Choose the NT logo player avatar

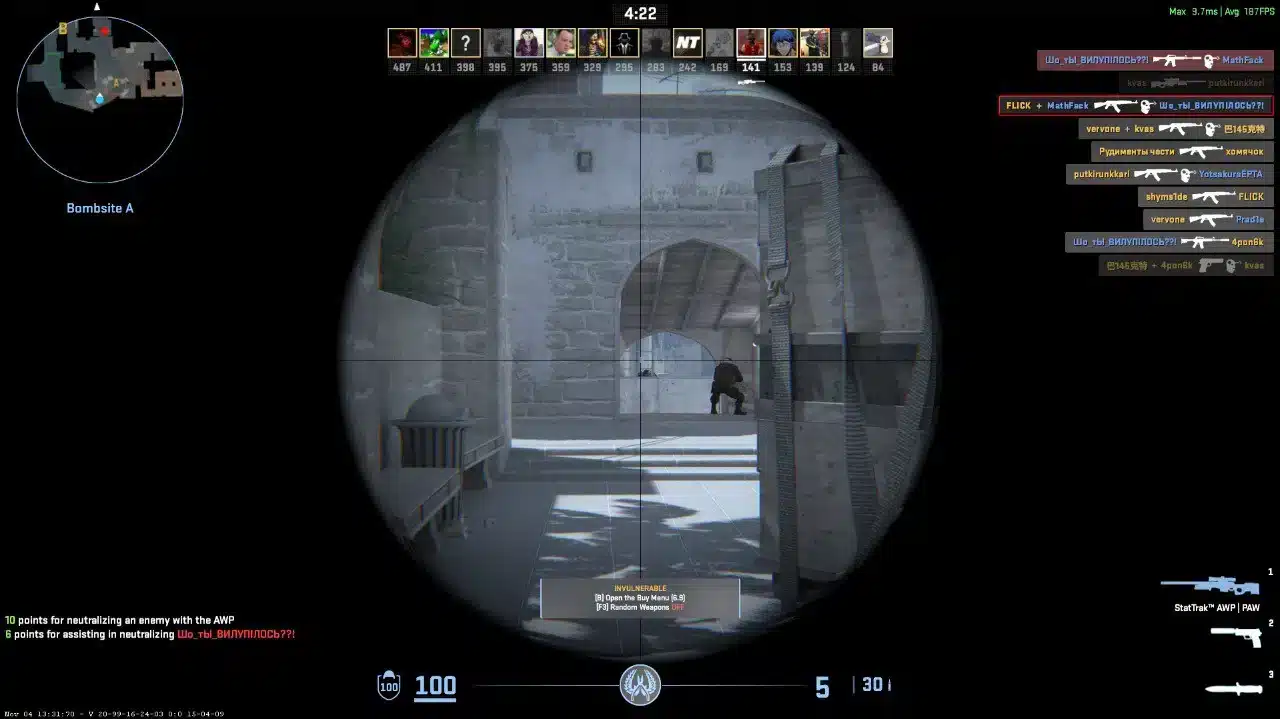coord(687,43)
